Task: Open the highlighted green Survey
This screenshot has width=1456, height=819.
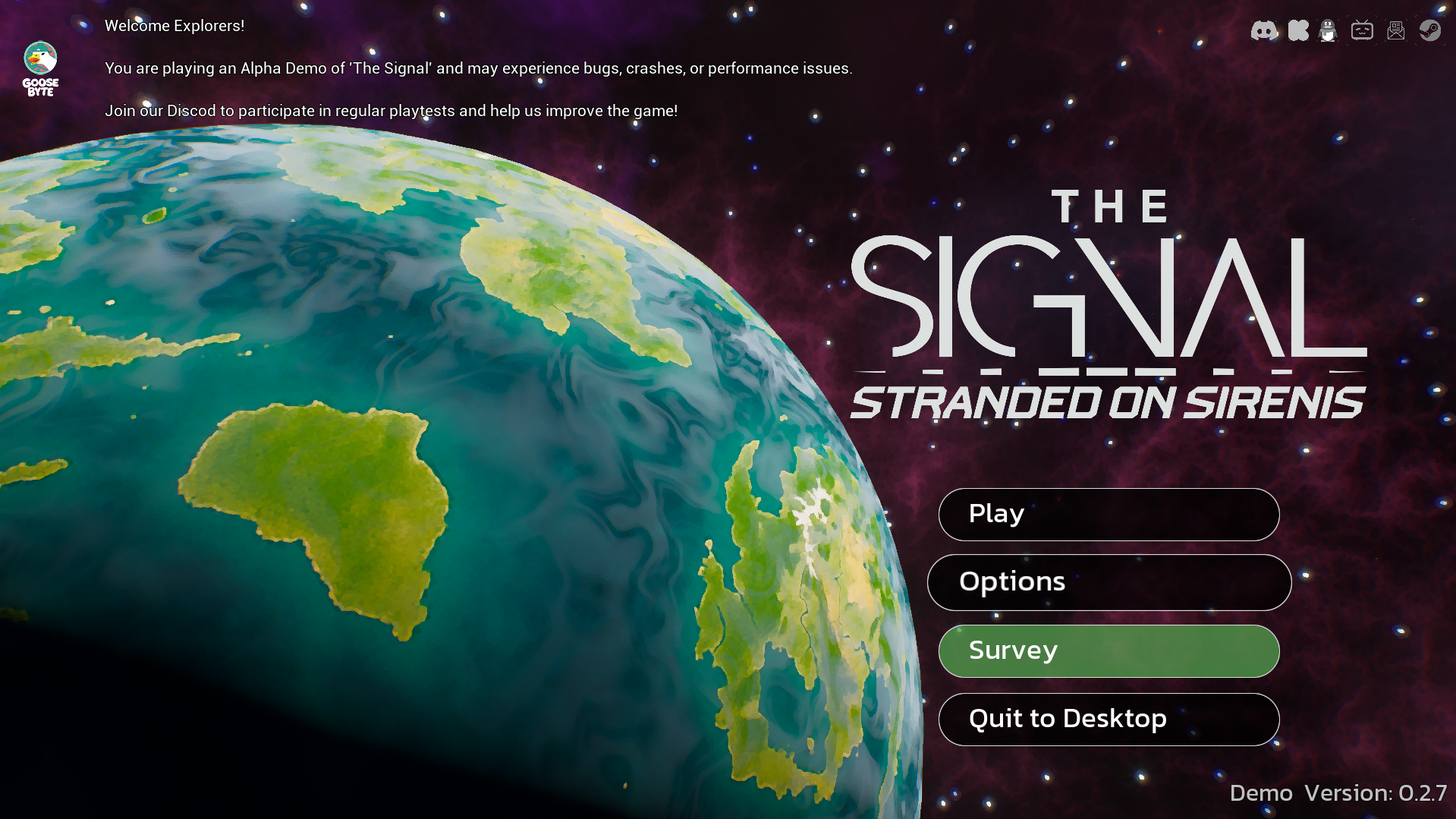Action: pyautogui.click(x=1109, y=650)
